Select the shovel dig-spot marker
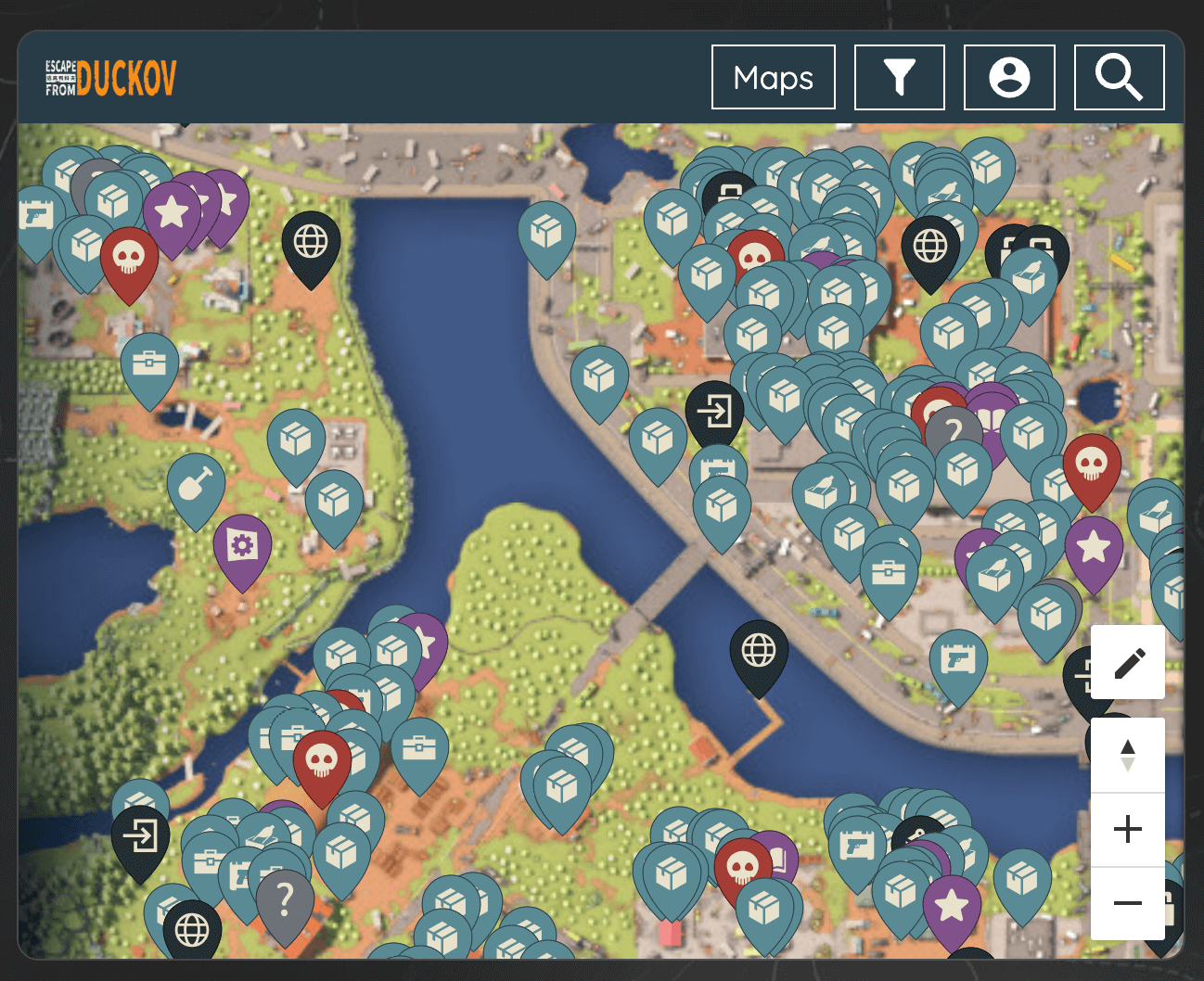 (x=196, y=487)
